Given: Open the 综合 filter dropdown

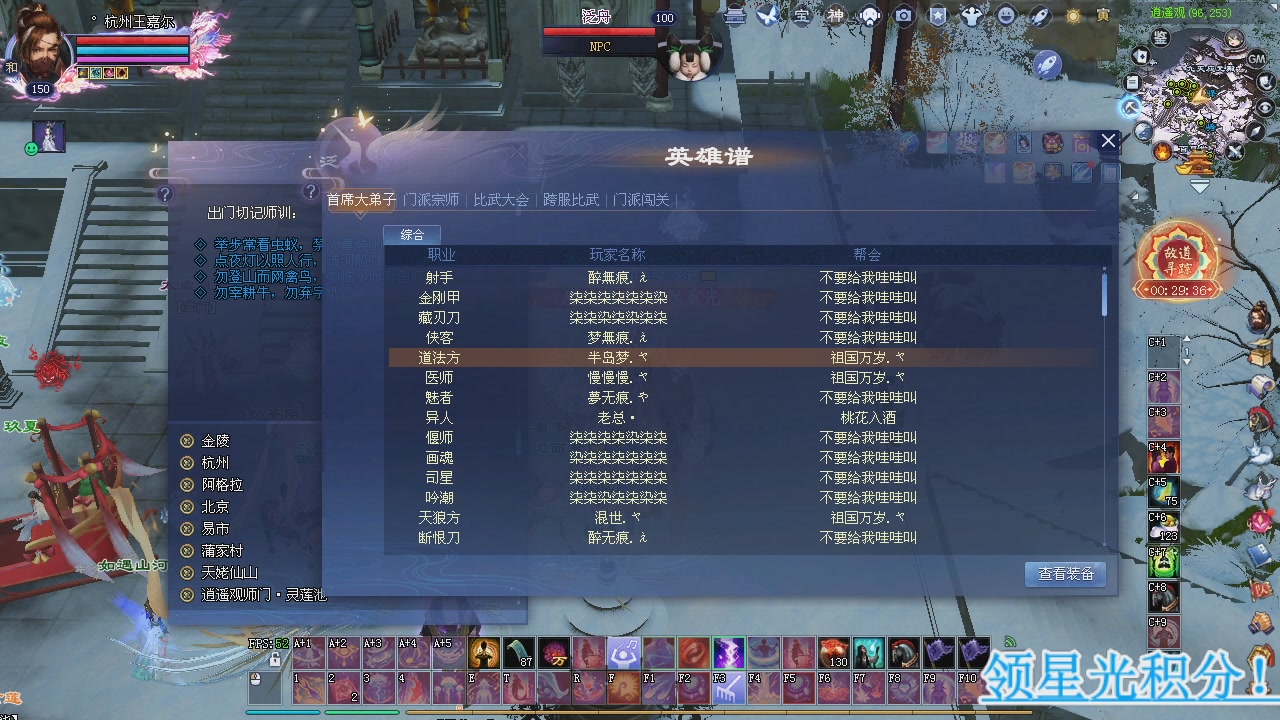Looking at the screenshot, I should pos(413,234).
